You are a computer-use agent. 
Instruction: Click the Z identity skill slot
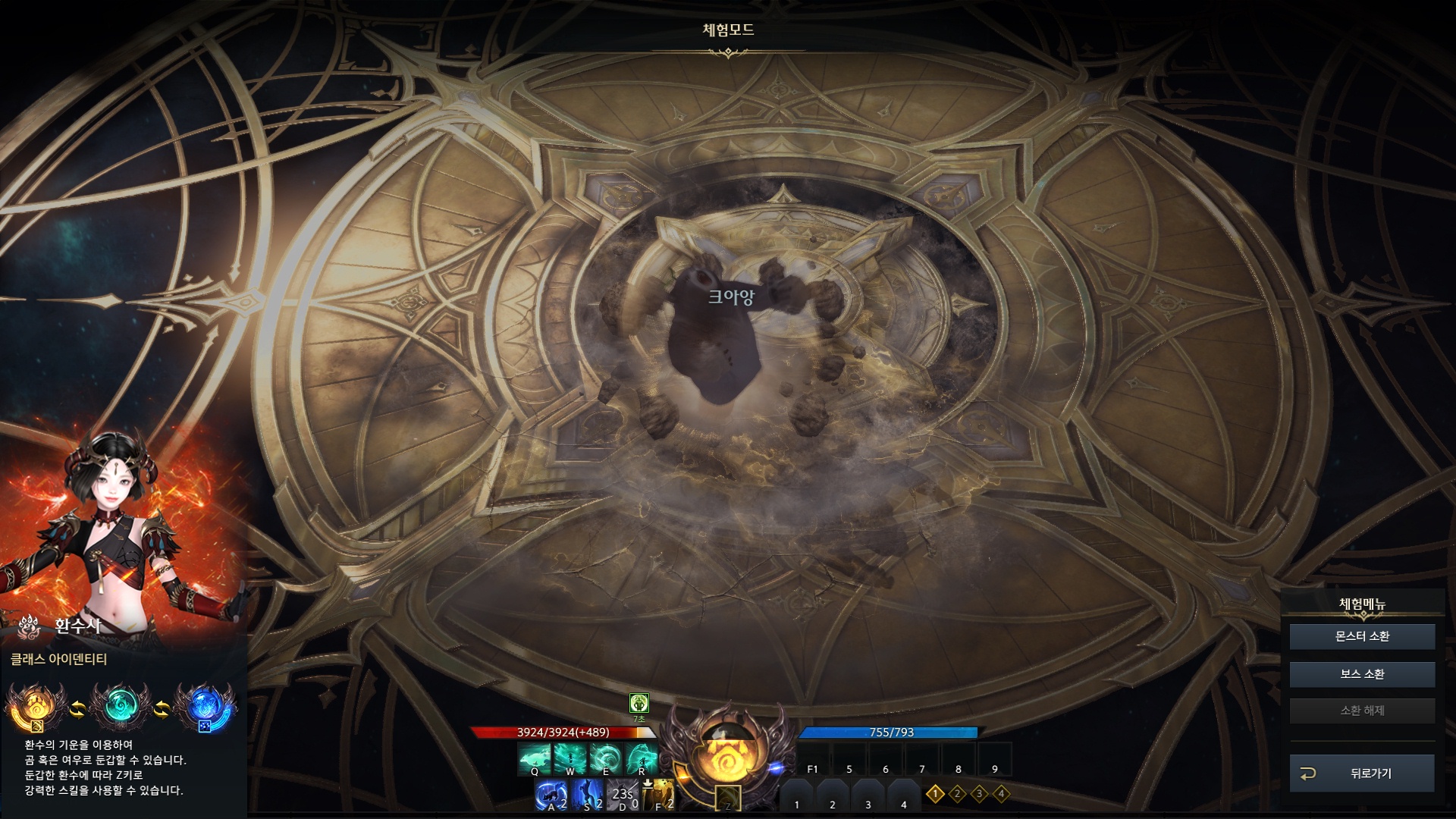tap(728, 799)
